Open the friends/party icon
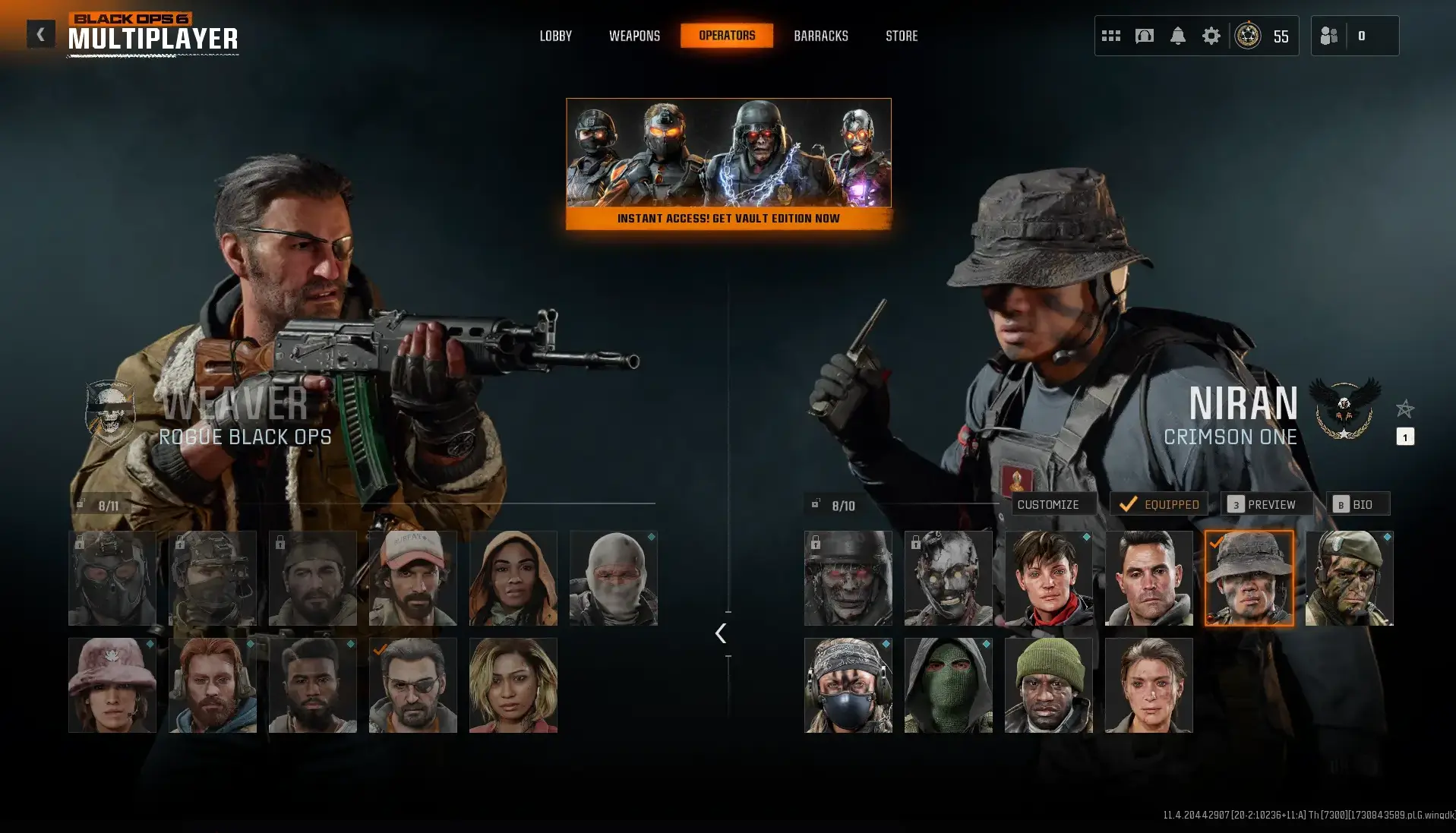The height and width of the screenshot is (833, 1456). 1331,35
